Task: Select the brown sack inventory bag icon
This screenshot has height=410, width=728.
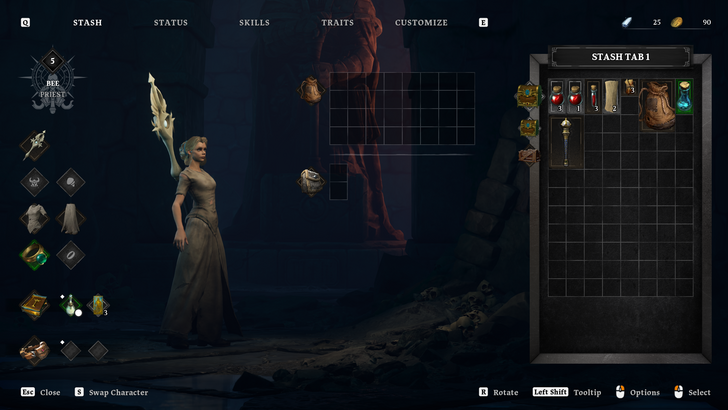Action: 312,90
